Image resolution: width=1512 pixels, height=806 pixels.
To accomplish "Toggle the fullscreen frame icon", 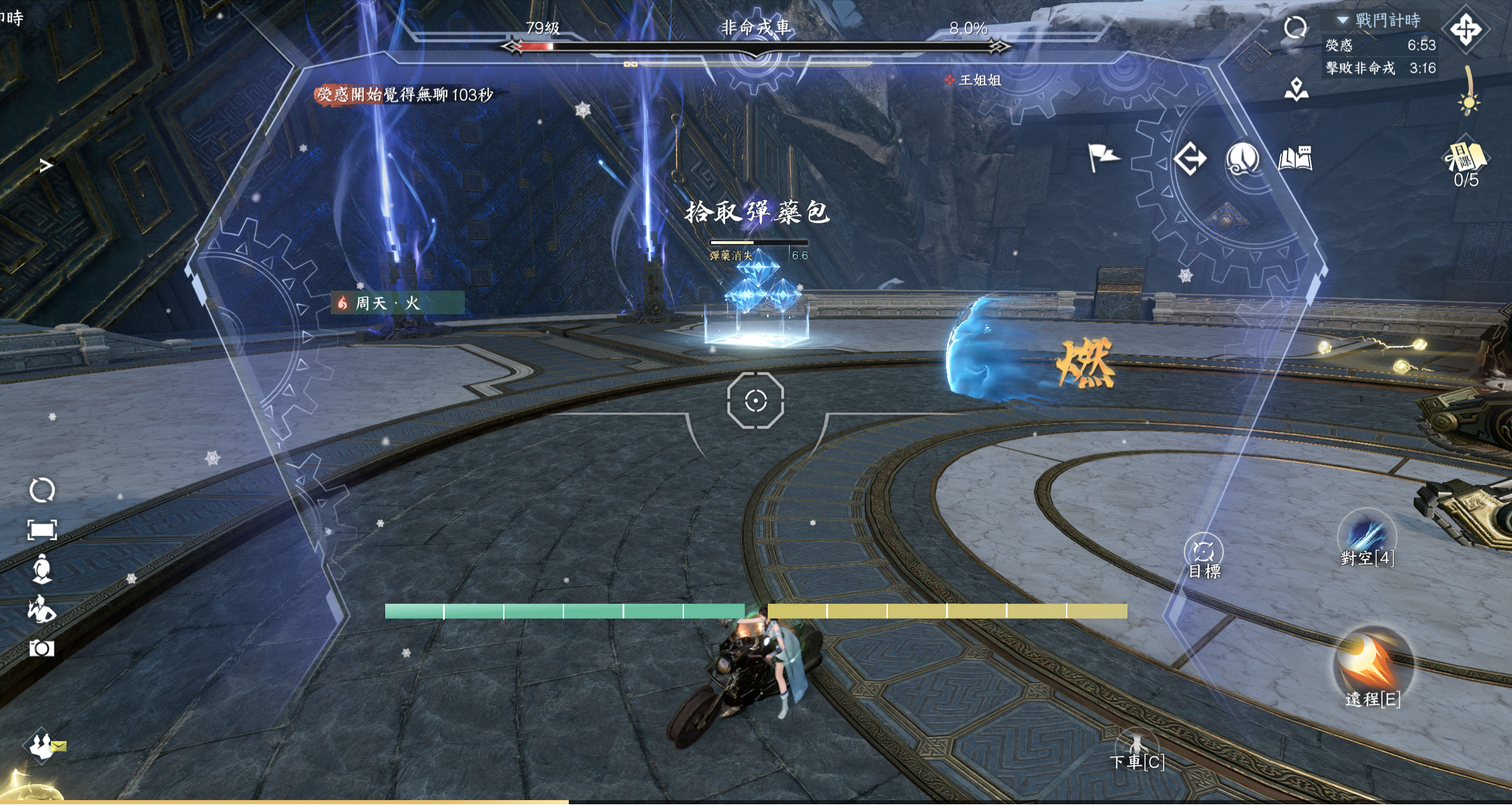I will (42, 529).
